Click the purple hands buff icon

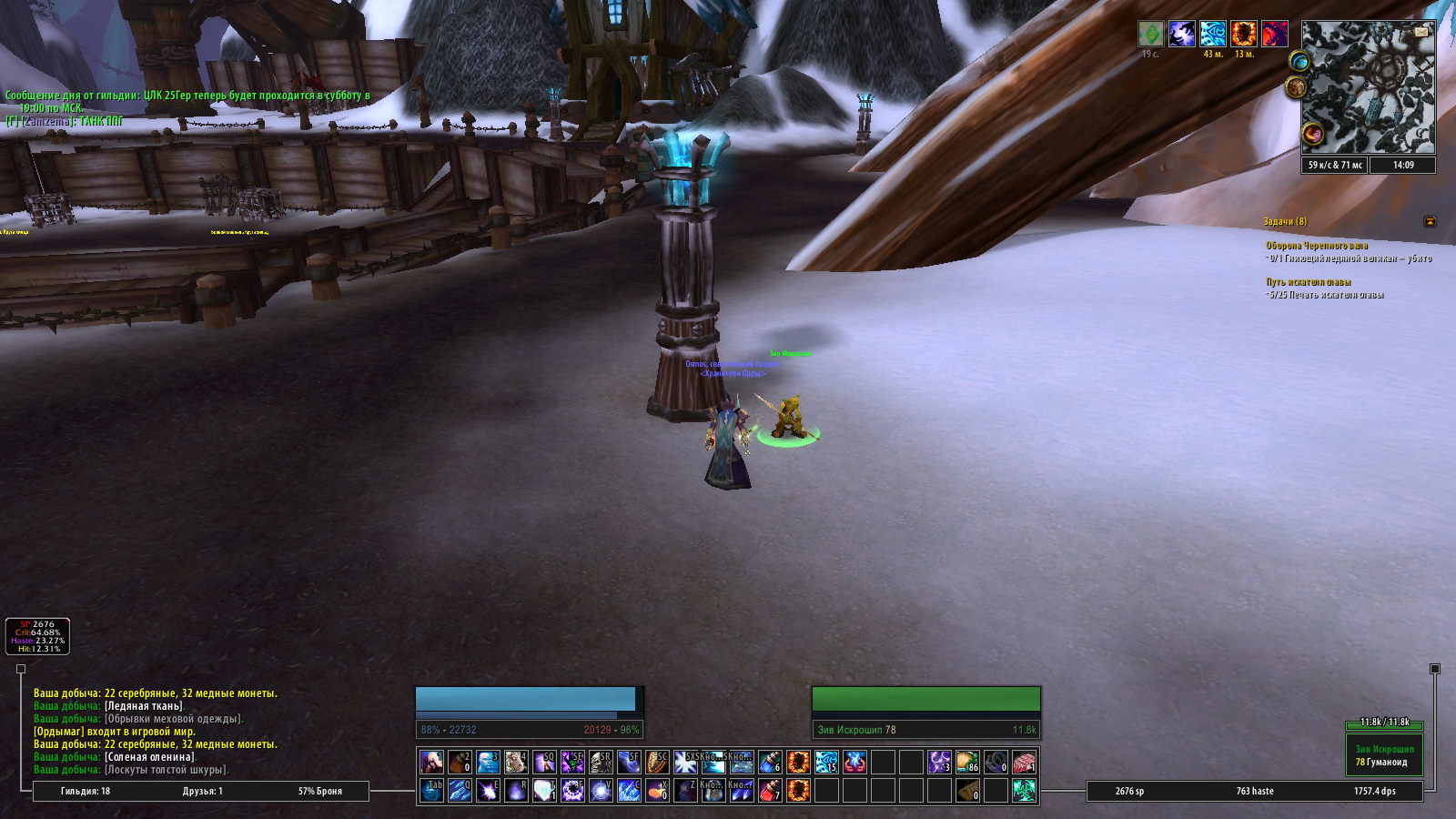point(1181,34)
